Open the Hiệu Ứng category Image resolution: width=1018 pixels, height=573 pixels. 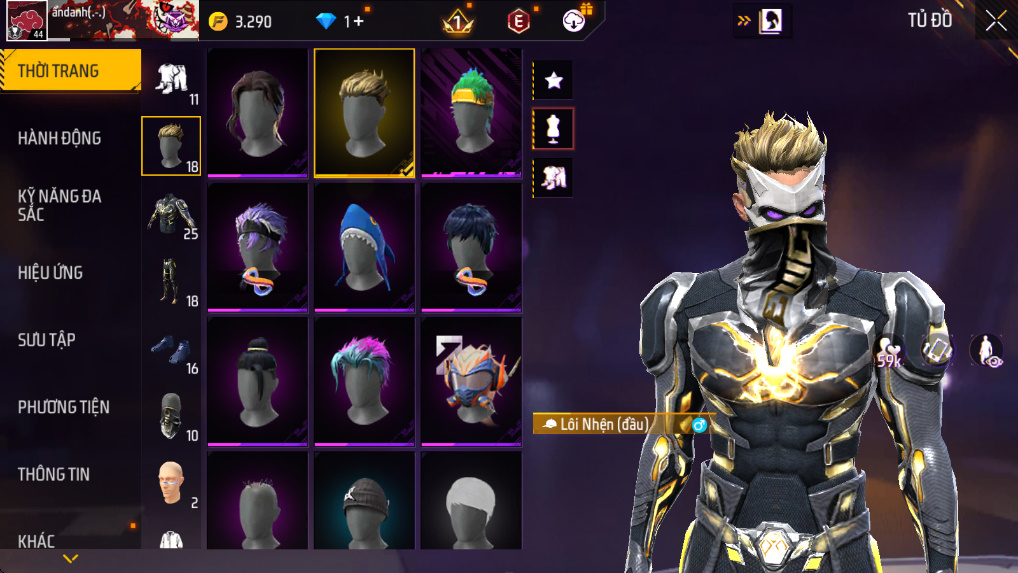[51, 272]
